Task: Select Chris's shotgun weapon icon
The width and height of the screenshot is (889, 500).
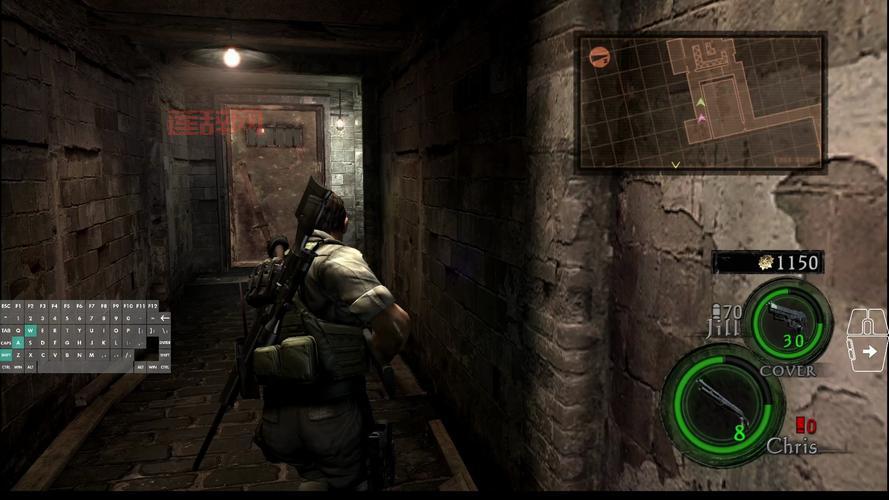Action: (723, 402)
